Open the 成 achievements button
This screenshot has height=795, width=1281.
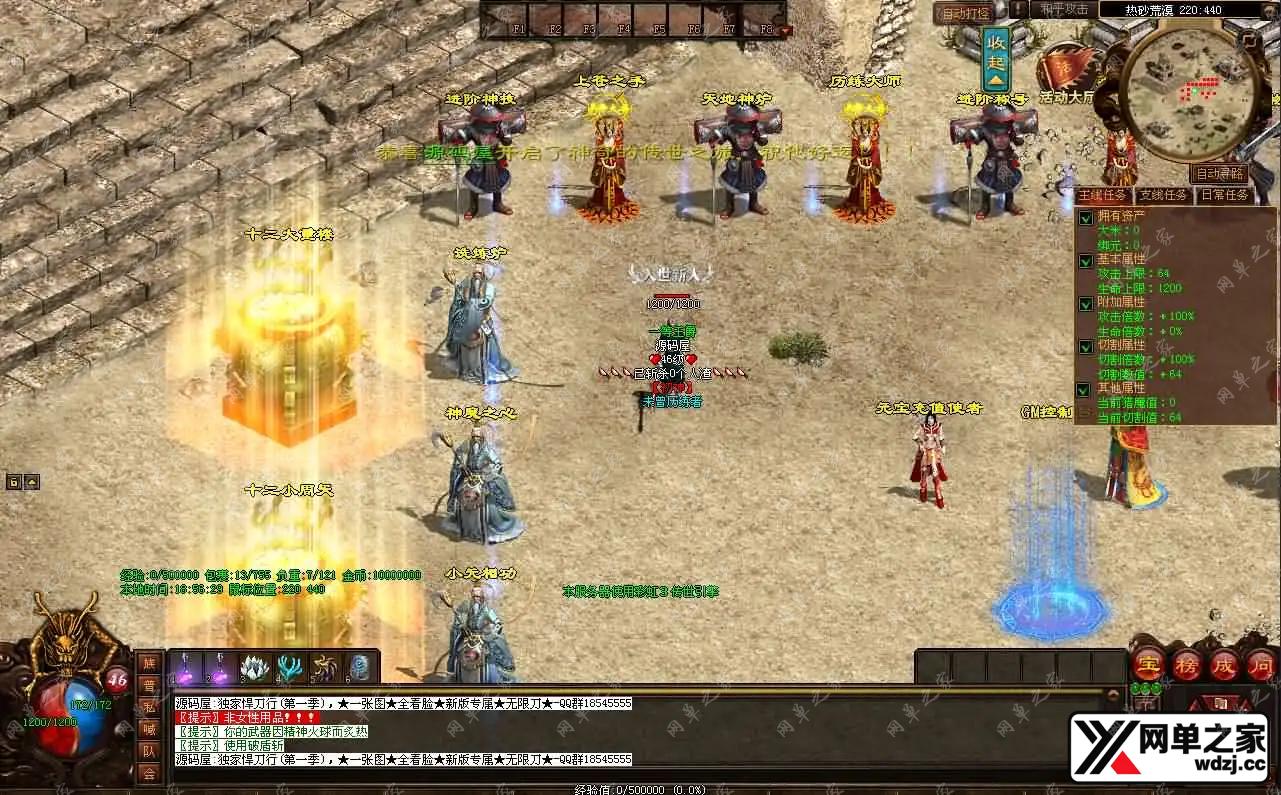click(x=1224, y=664)
